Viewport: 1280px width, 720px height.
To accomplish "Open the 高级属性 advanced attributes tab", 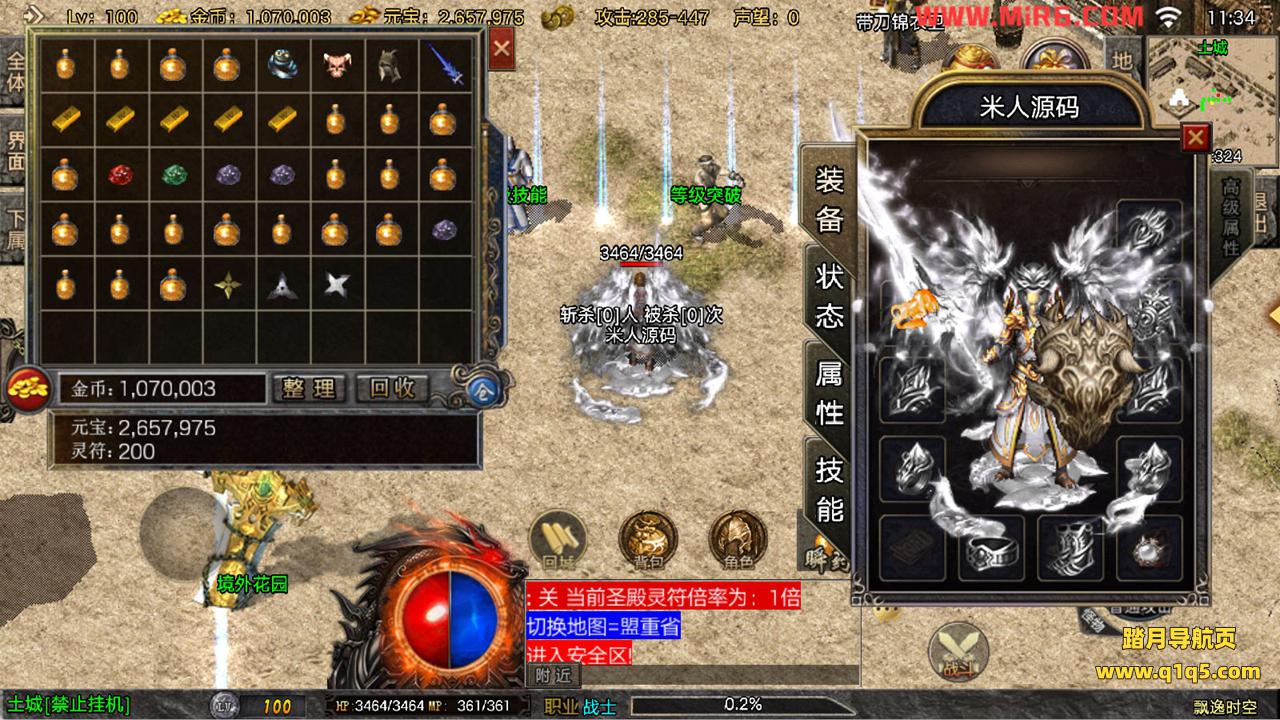I will [1231, 217].
